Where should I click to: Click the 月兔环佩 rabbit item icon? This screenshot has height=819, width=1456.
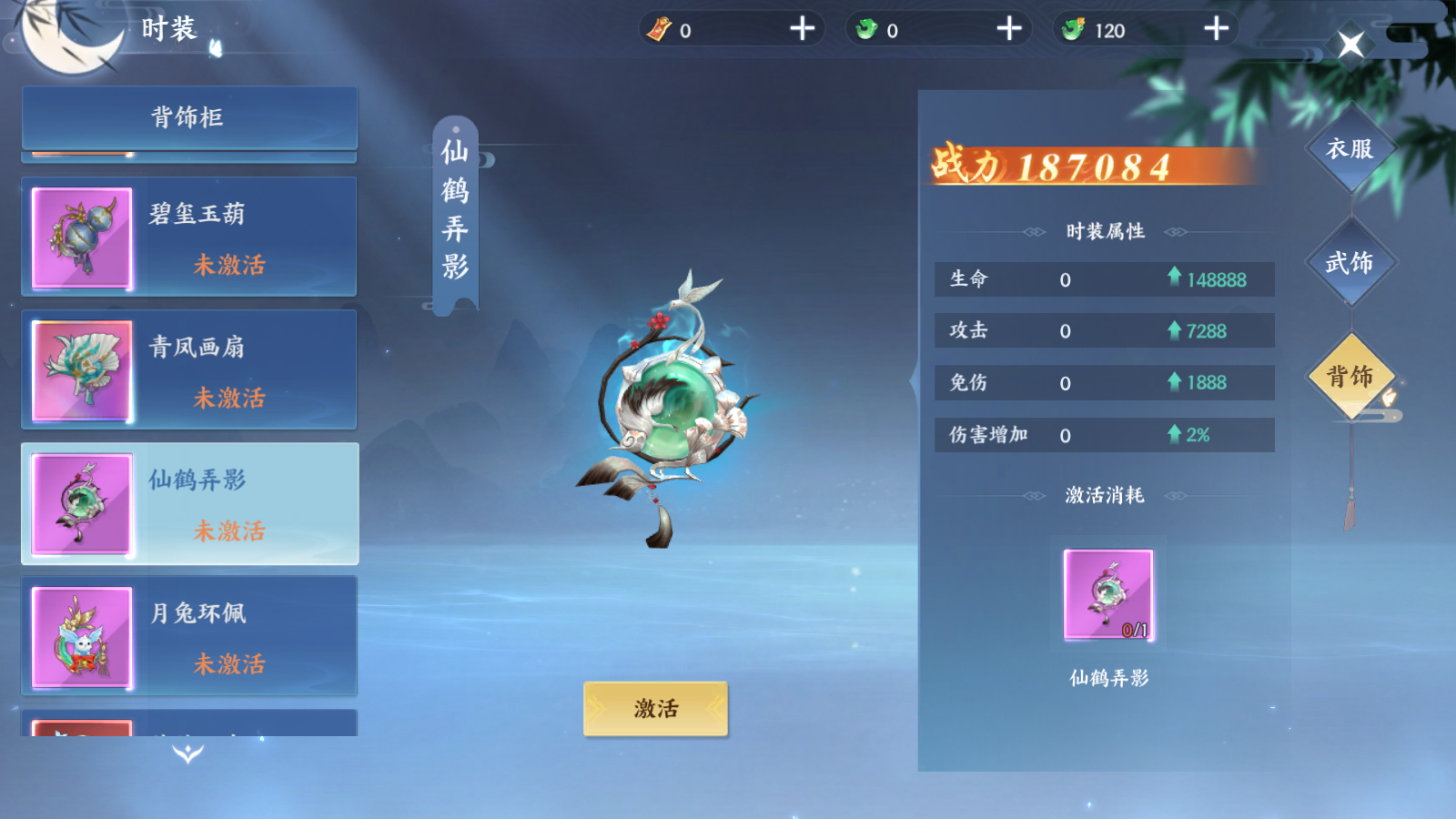pyautogui.click(x=82, y=637)
